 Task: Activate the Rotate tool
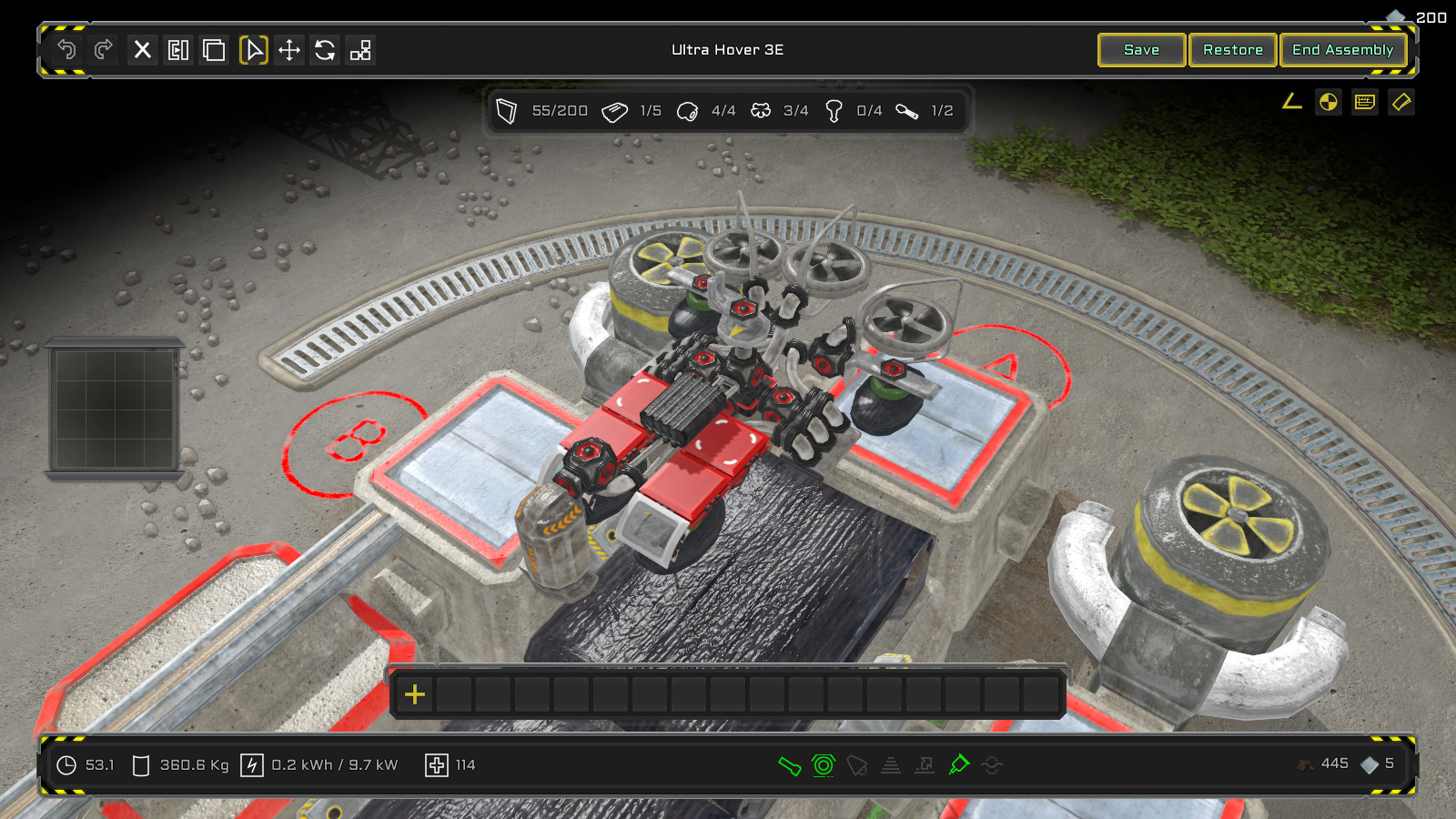325,51
